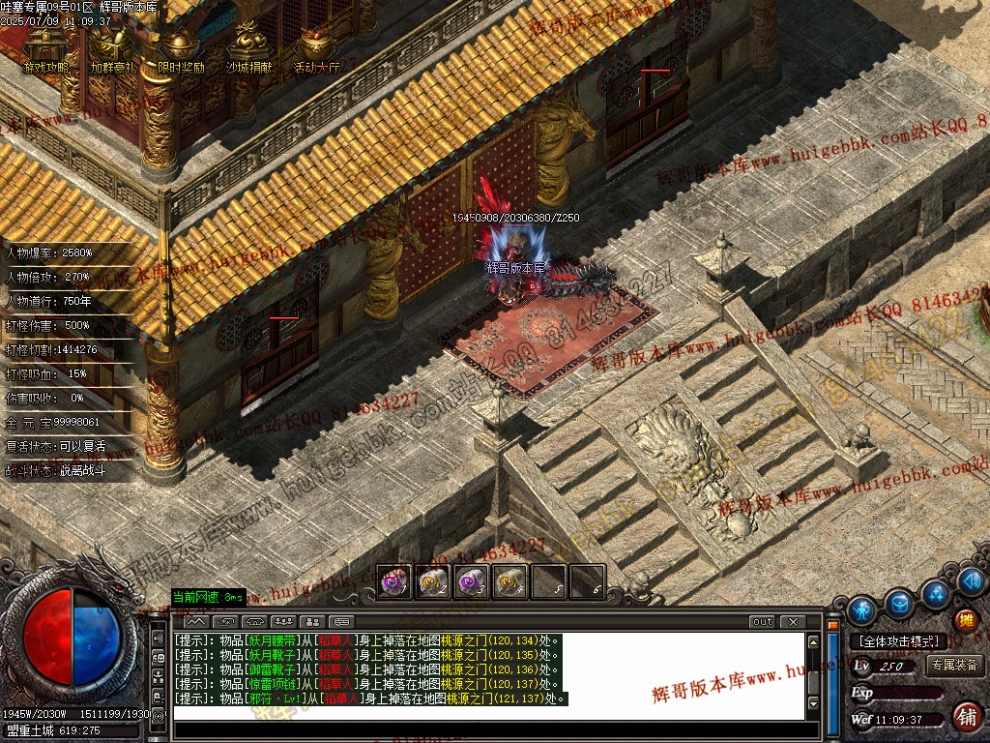Open the 专属装备 exclusive equipment panel
Screen dimensions: 990x743
click(x=955, y=665)
